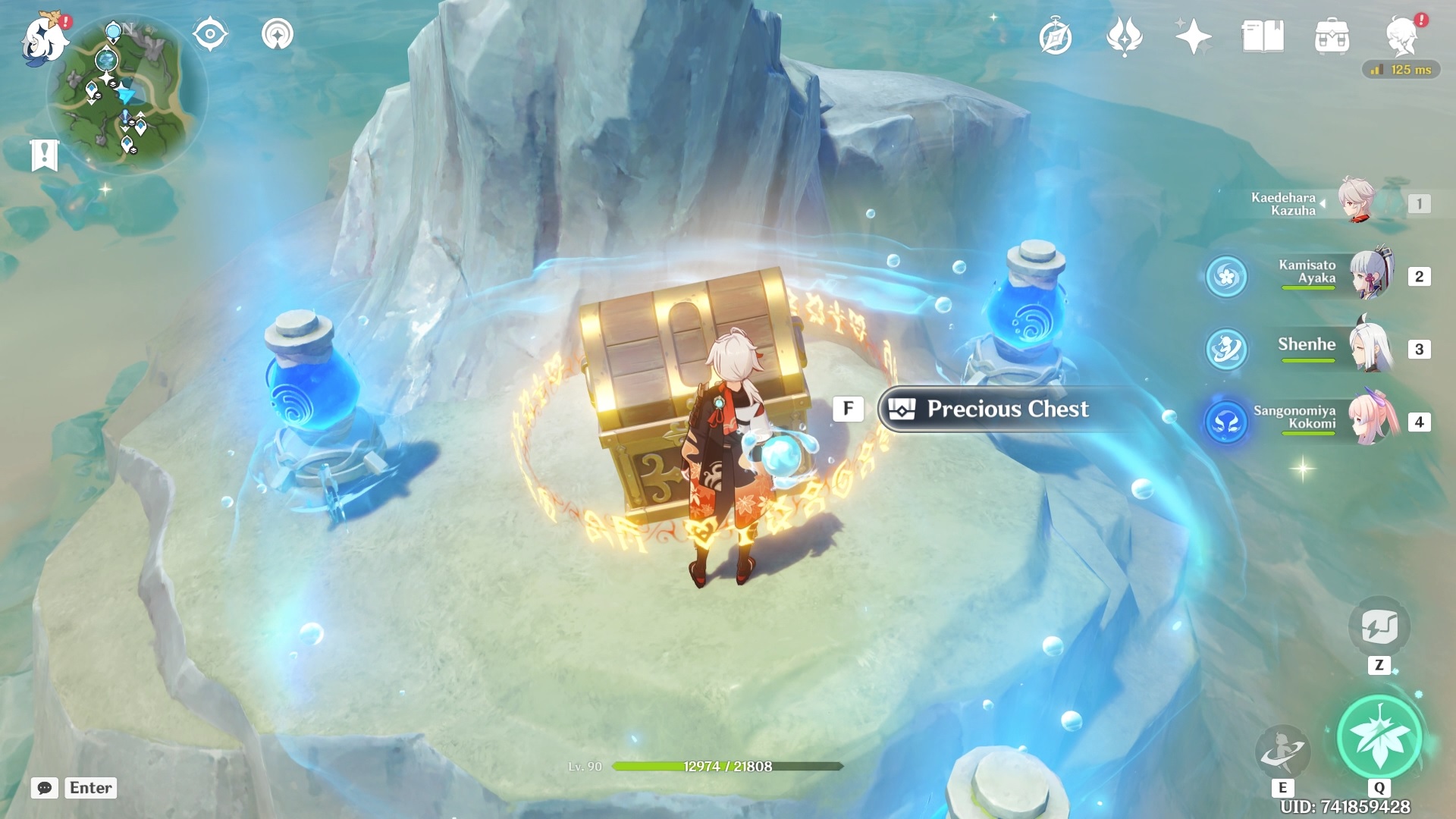
Task: Open the co-op mode icon
Action: (x=277, y=35)
